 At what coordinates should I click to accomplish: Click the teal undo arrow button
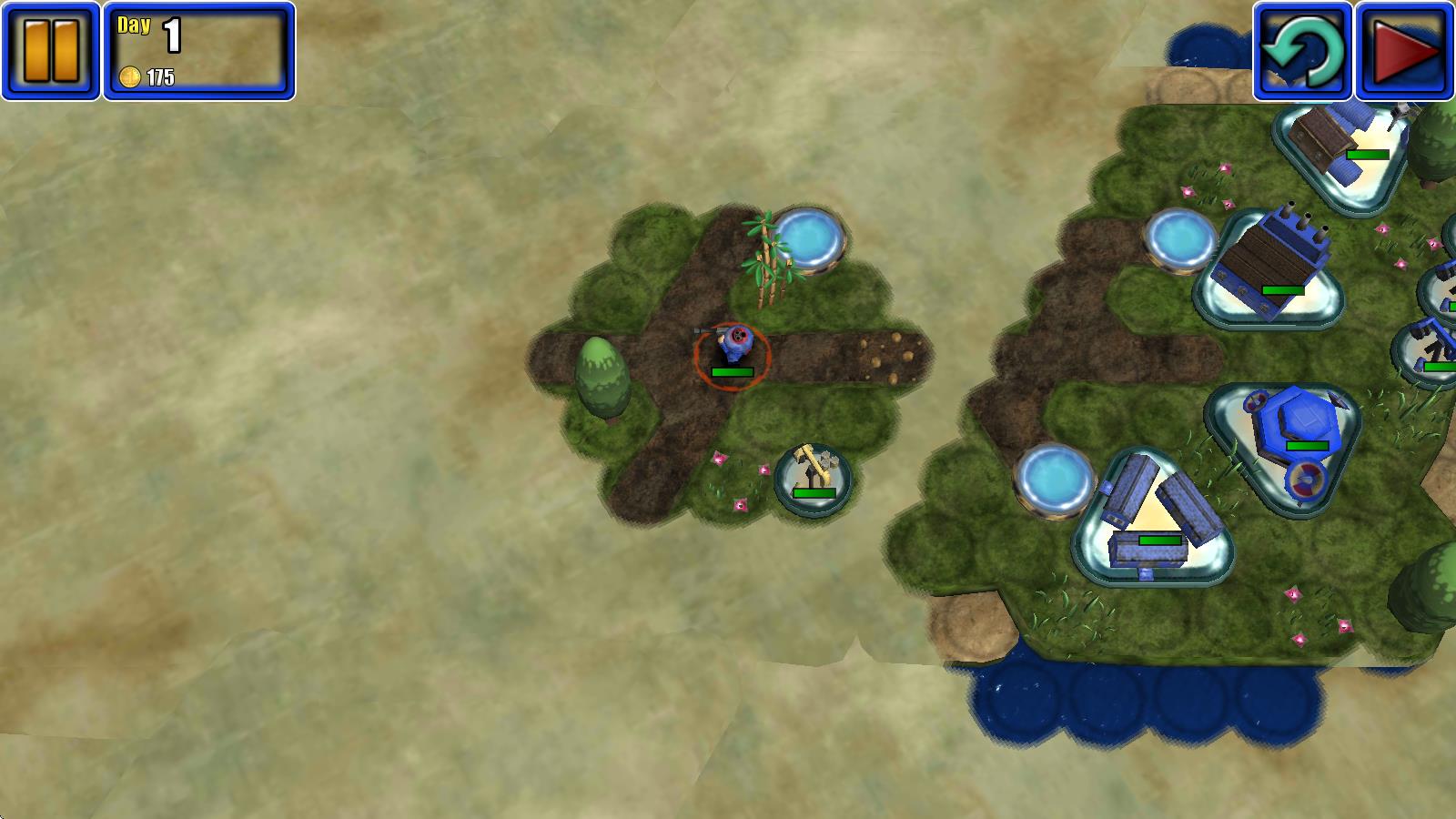tap(1302, 51)
